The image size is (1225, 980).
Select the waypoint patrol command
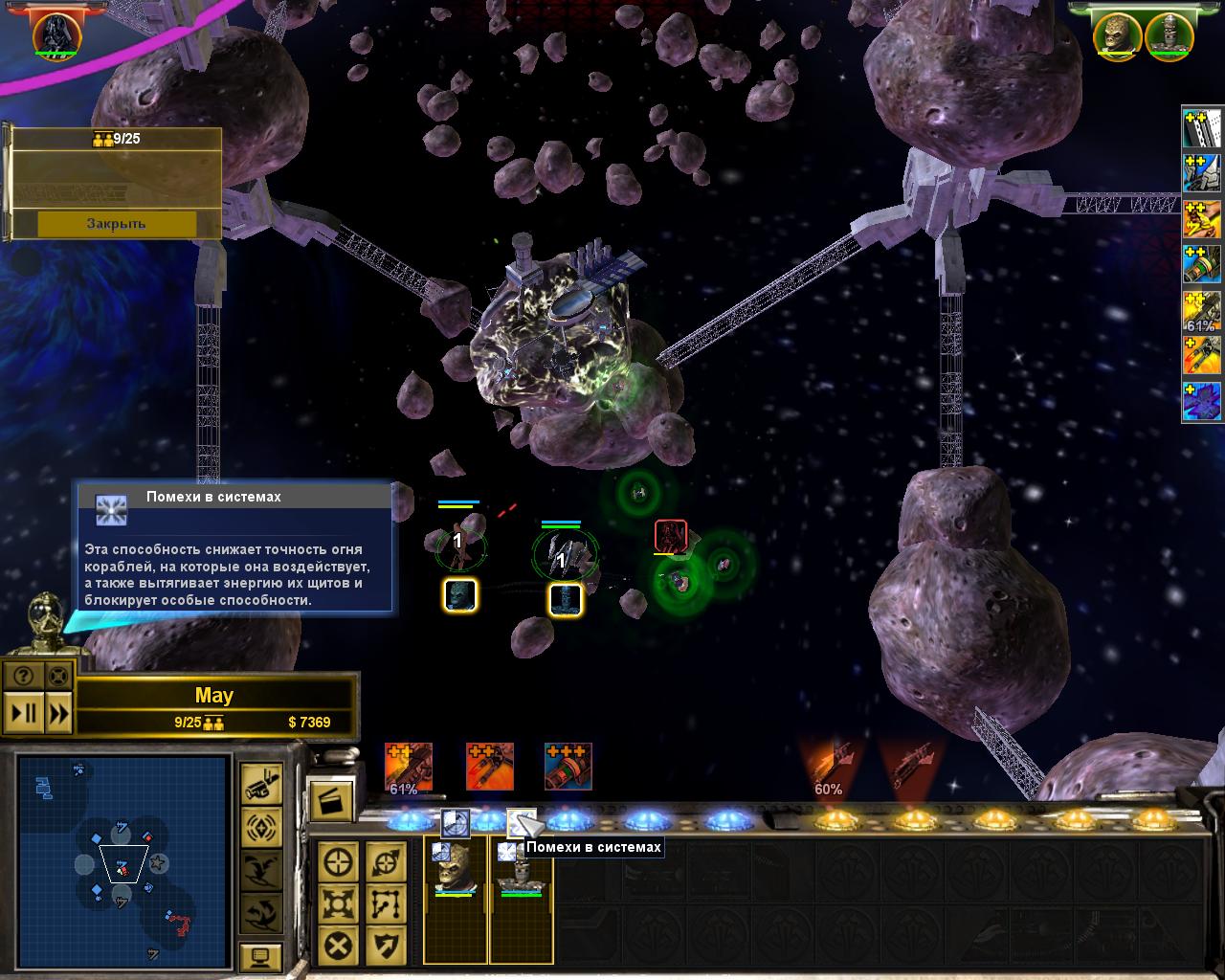(x=385, y=903)
